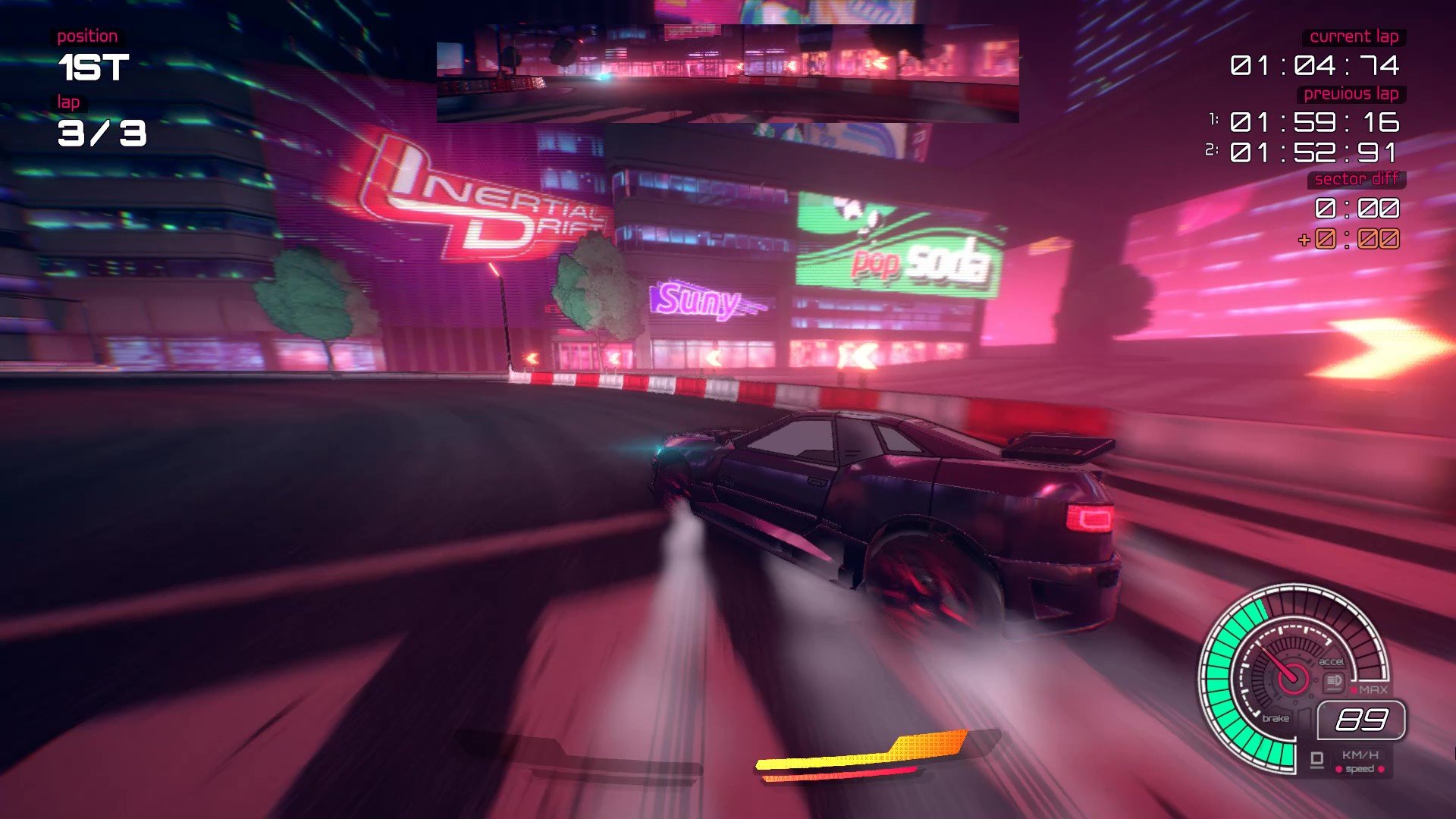The image size is (1456, 819).
Task: Toggle the KM/H speed unit label
Action: pos(1359,755)
